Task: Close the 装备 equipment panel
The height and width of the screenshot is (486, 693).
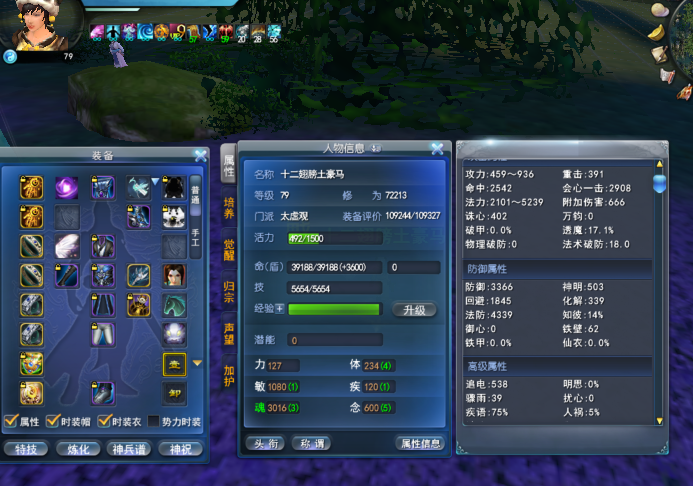Action: [x=201, y=155]
